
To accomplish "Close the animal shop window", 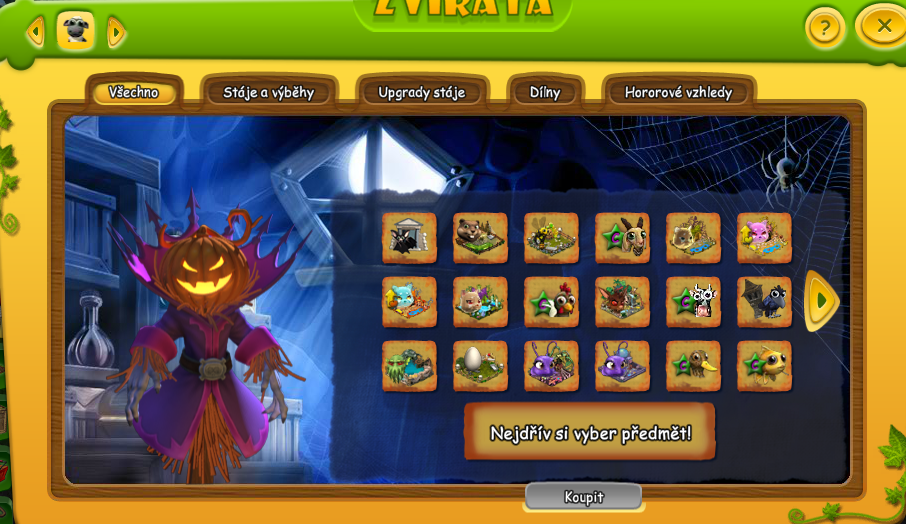I will (x=883, y=26).
